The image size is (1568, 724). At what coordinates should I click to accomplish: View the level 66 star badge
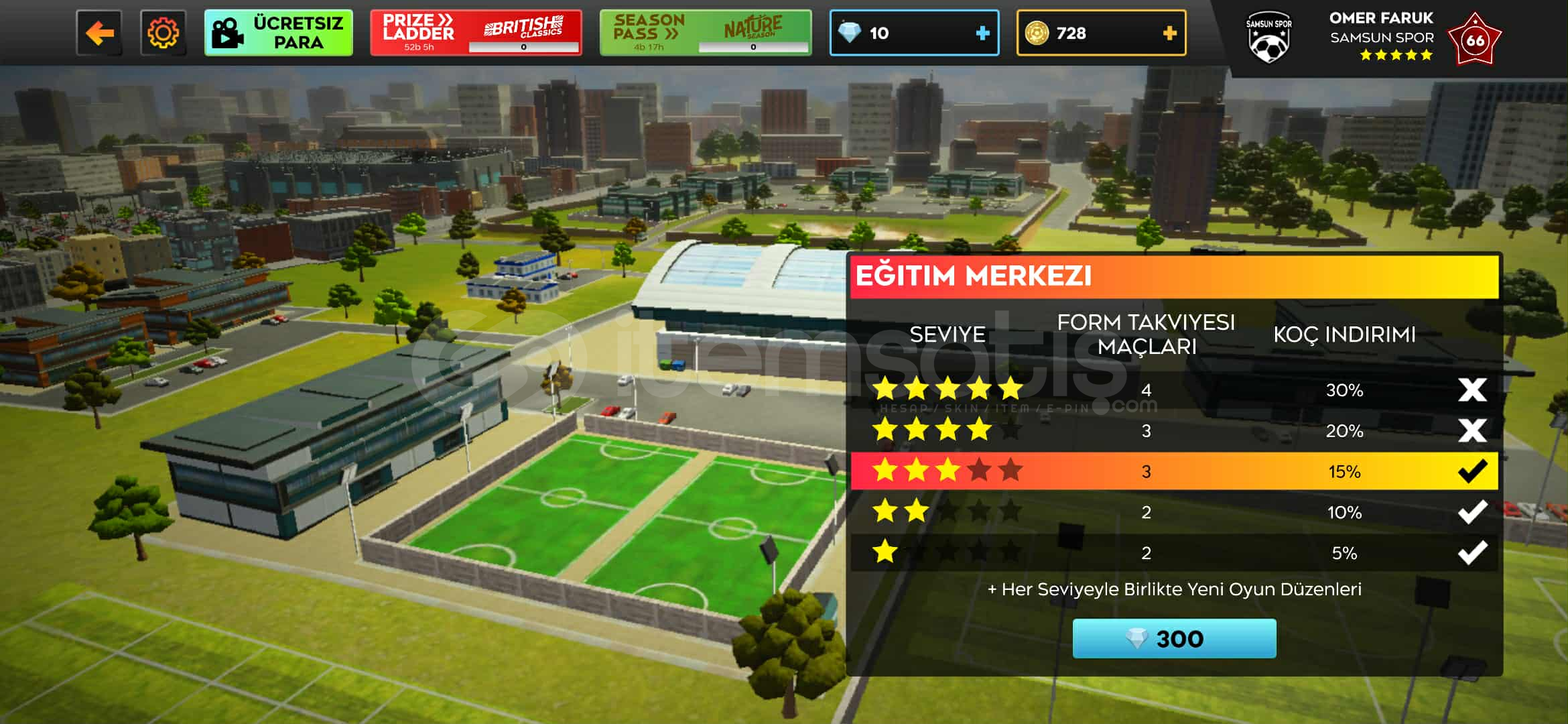tap(1474, 40)
